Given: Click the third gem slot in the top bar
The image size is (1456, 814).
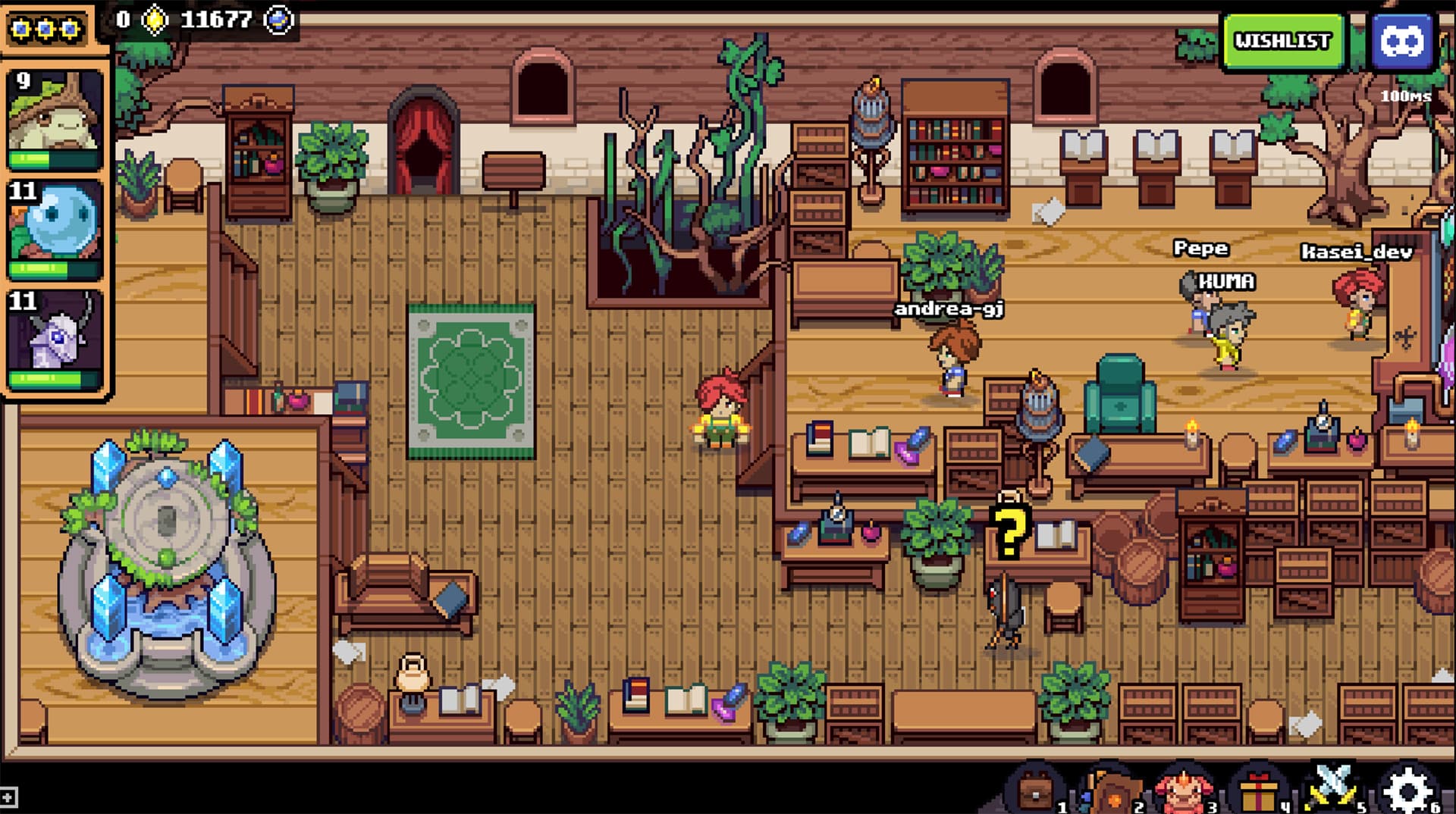Looking at the screenshot, I should (x=70, y=27).
